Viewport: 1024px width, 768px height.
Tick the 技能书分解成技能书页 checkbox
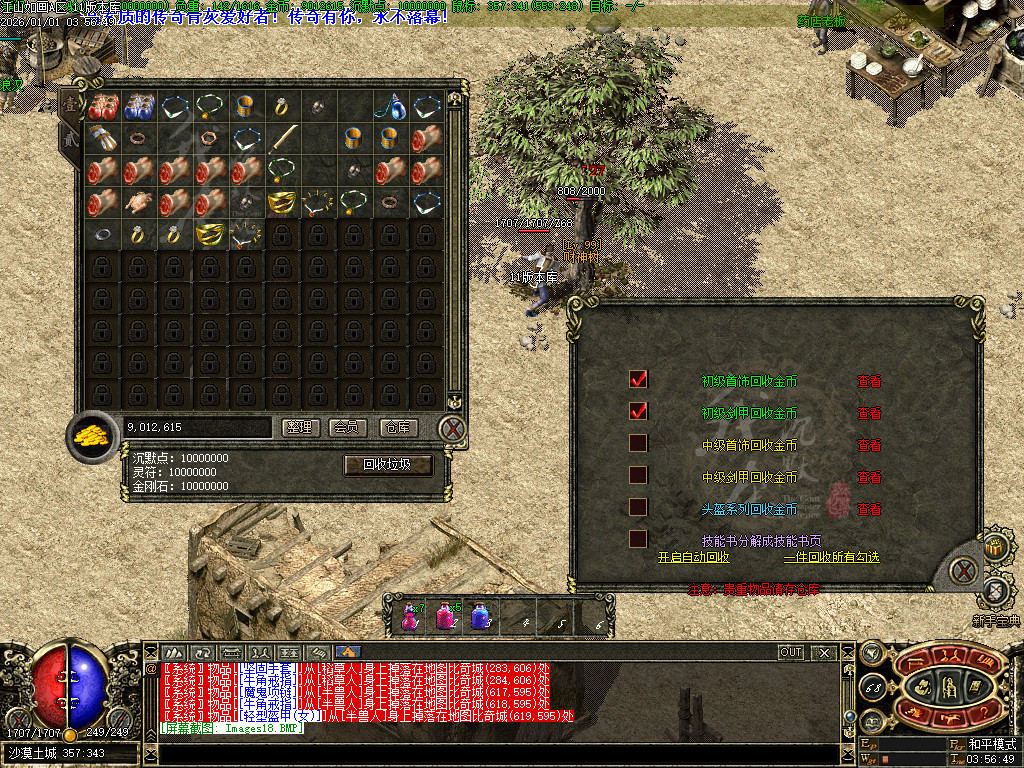click(638, 539)
